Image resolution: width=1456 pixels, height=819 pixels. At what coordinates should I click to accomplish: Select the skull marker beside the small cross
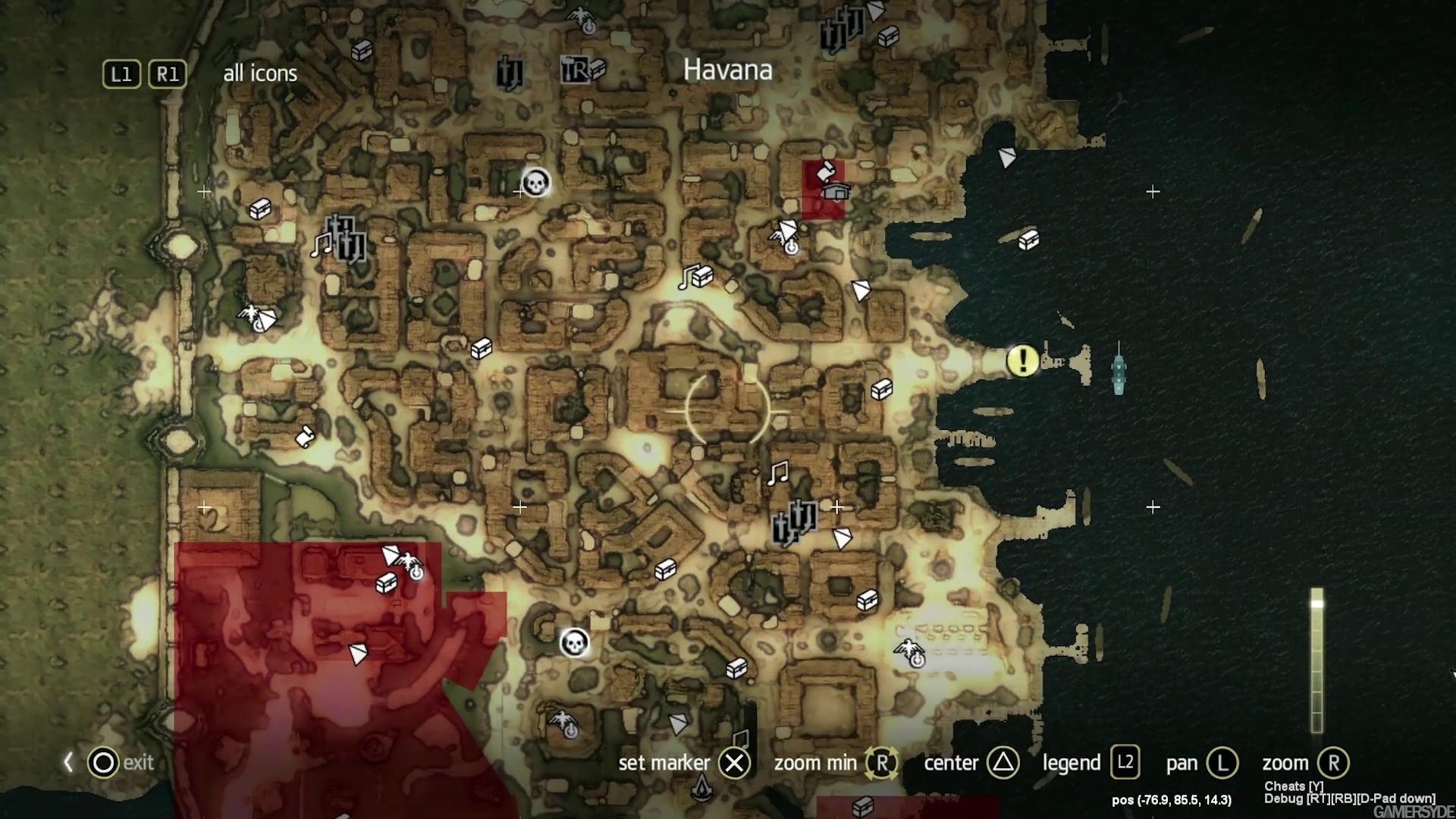(x=536, y=182)
